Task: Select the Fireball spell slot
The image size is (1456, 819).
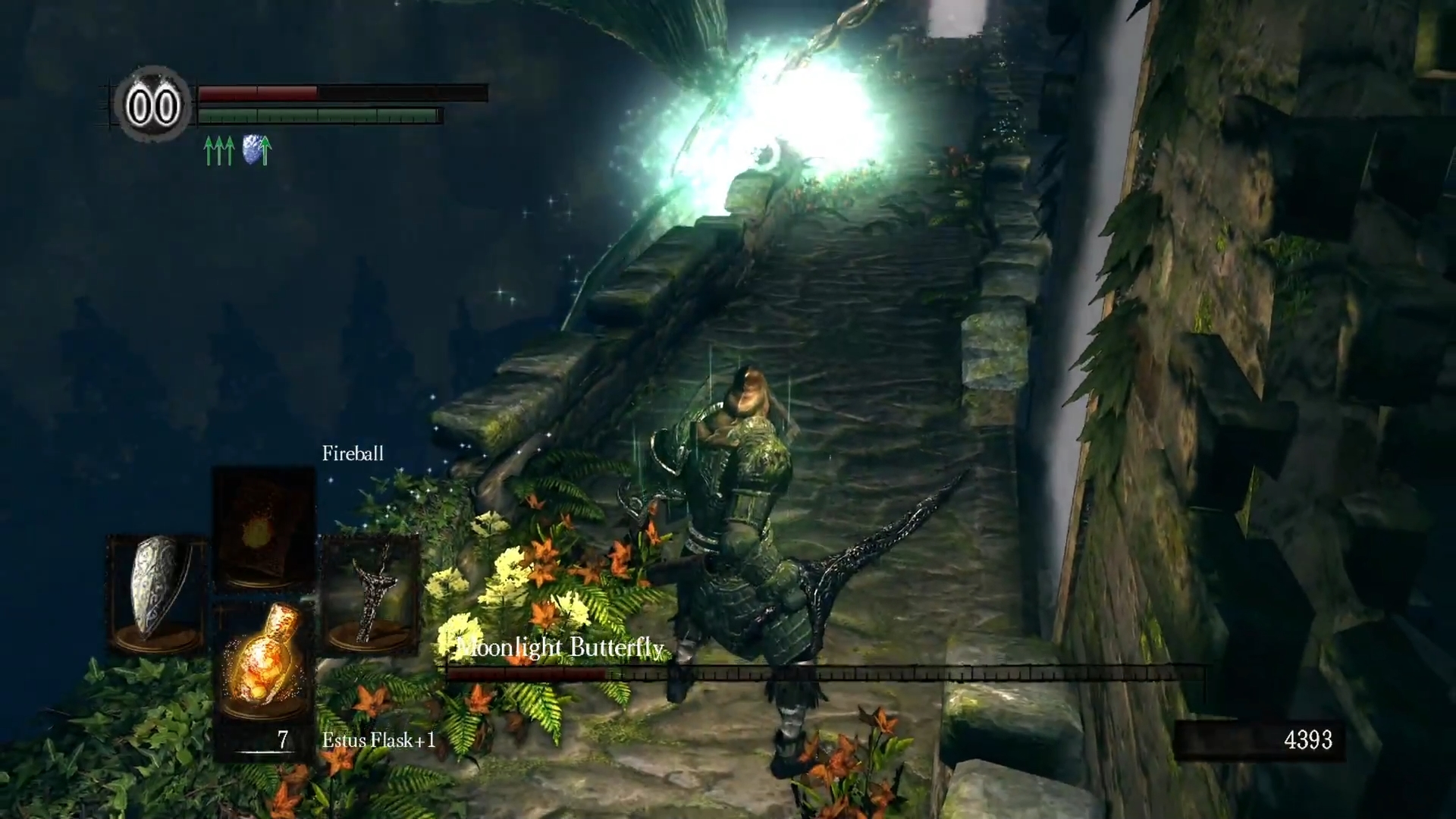Action: [x=263, y=529]
